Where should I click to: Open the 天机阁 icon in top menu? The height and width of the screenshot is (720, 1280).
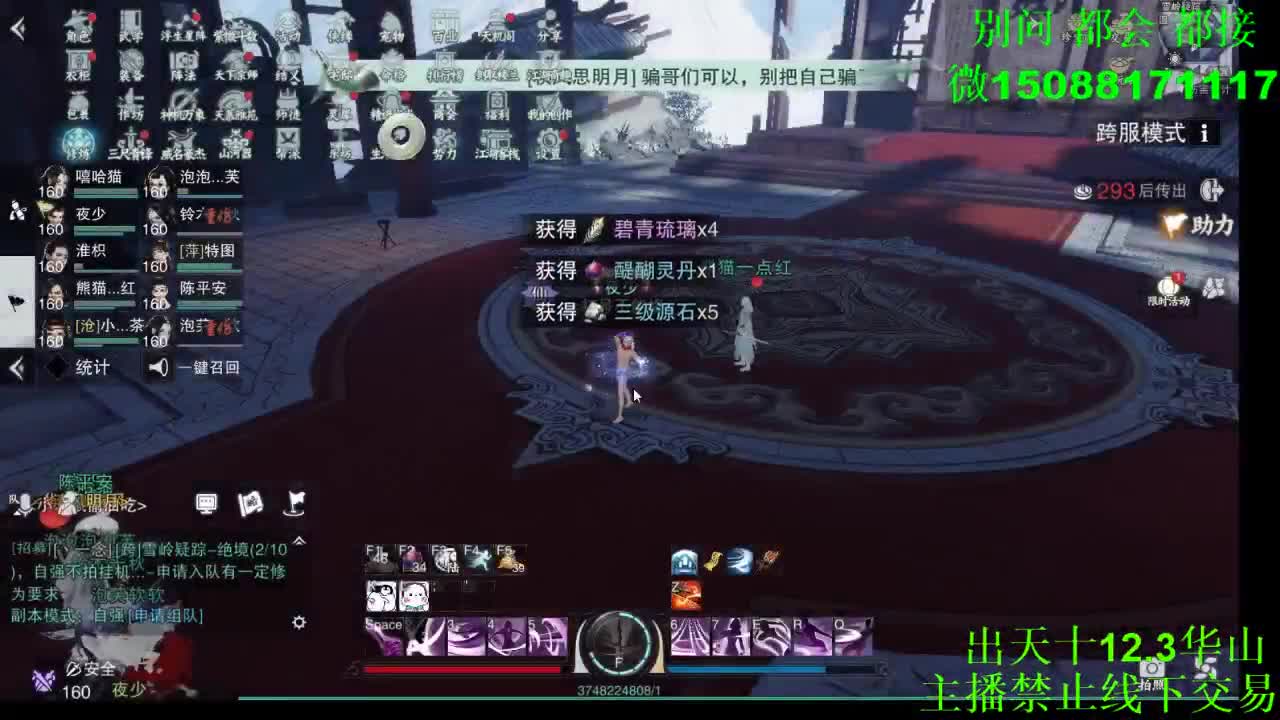click(499, 25)
